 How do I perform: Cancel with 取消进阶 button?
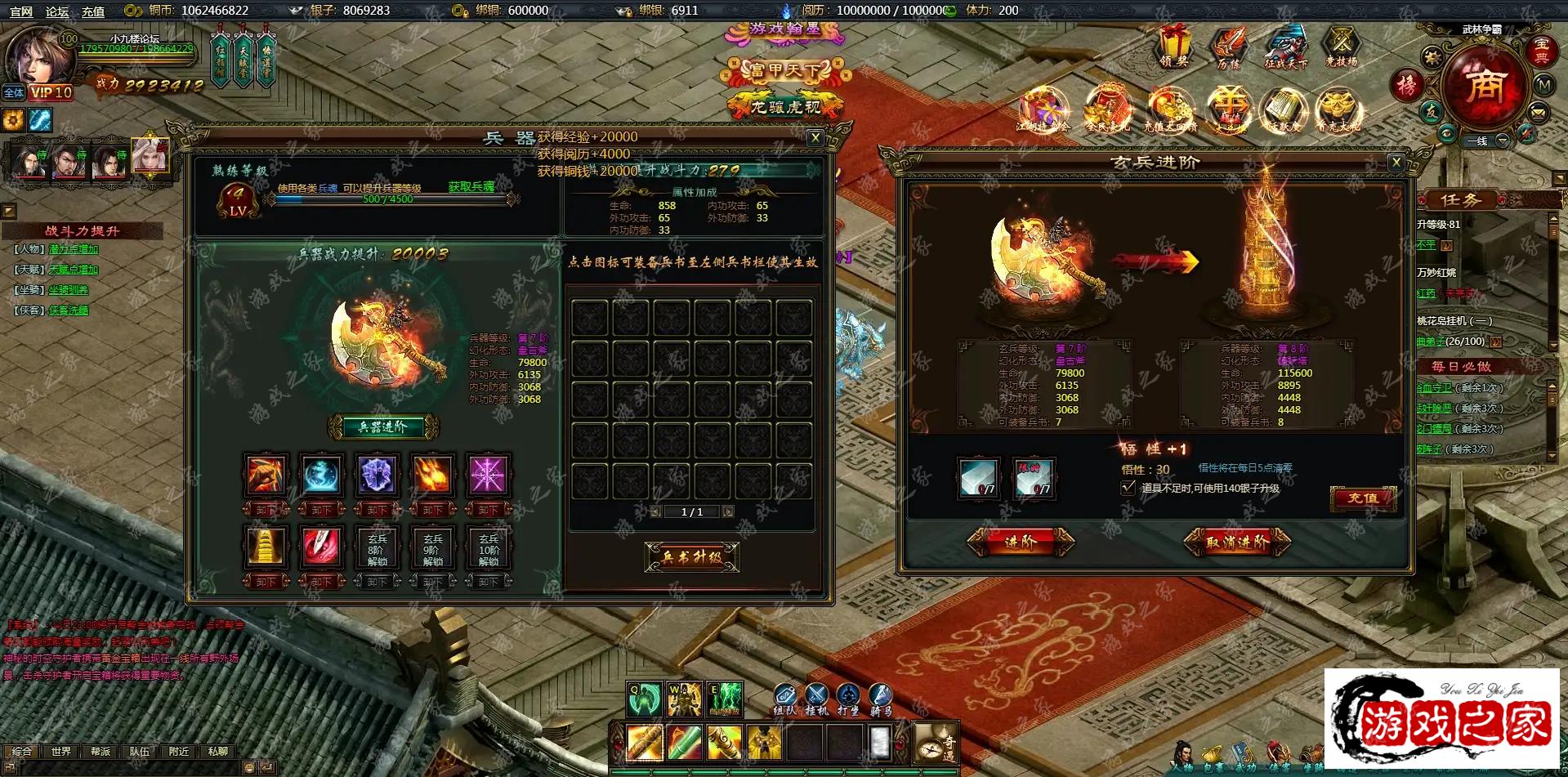point(1237,542)
